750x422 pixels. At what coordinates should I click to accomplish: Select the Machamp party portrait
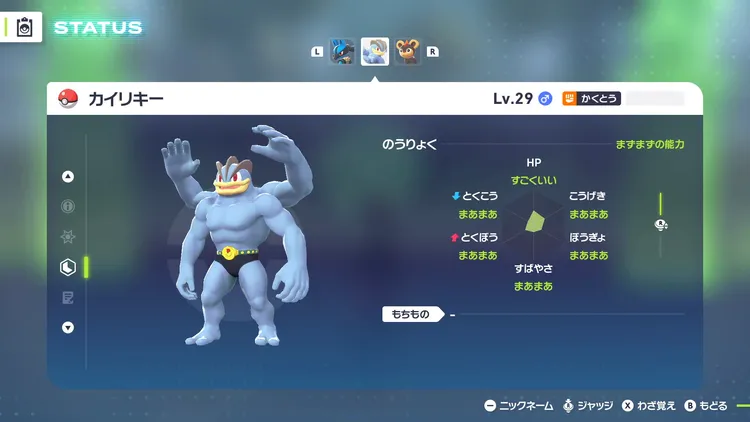(x=375, y=51)
